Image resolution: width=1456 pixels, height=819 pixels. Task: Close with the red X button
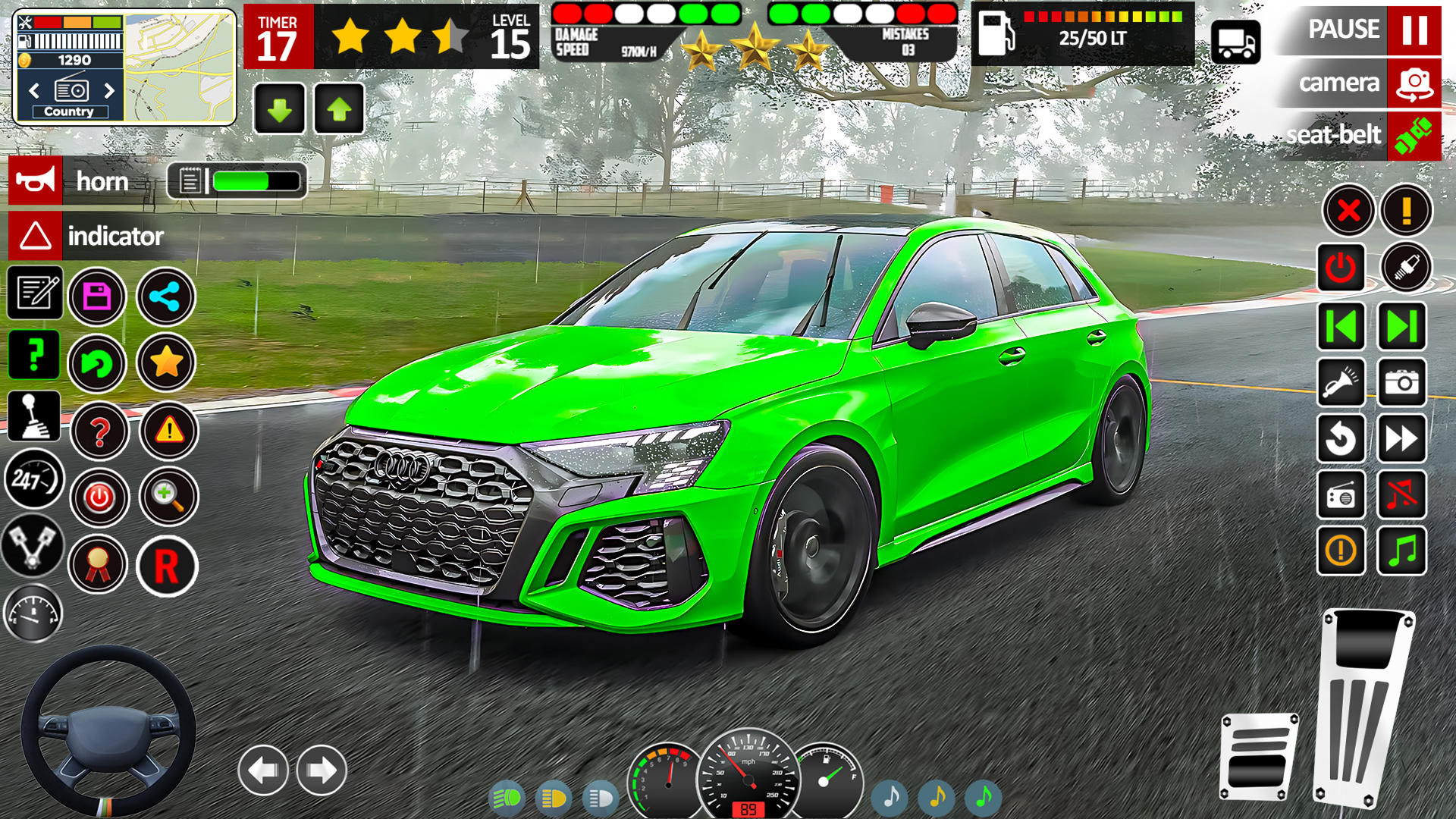tap(1348, 210)
